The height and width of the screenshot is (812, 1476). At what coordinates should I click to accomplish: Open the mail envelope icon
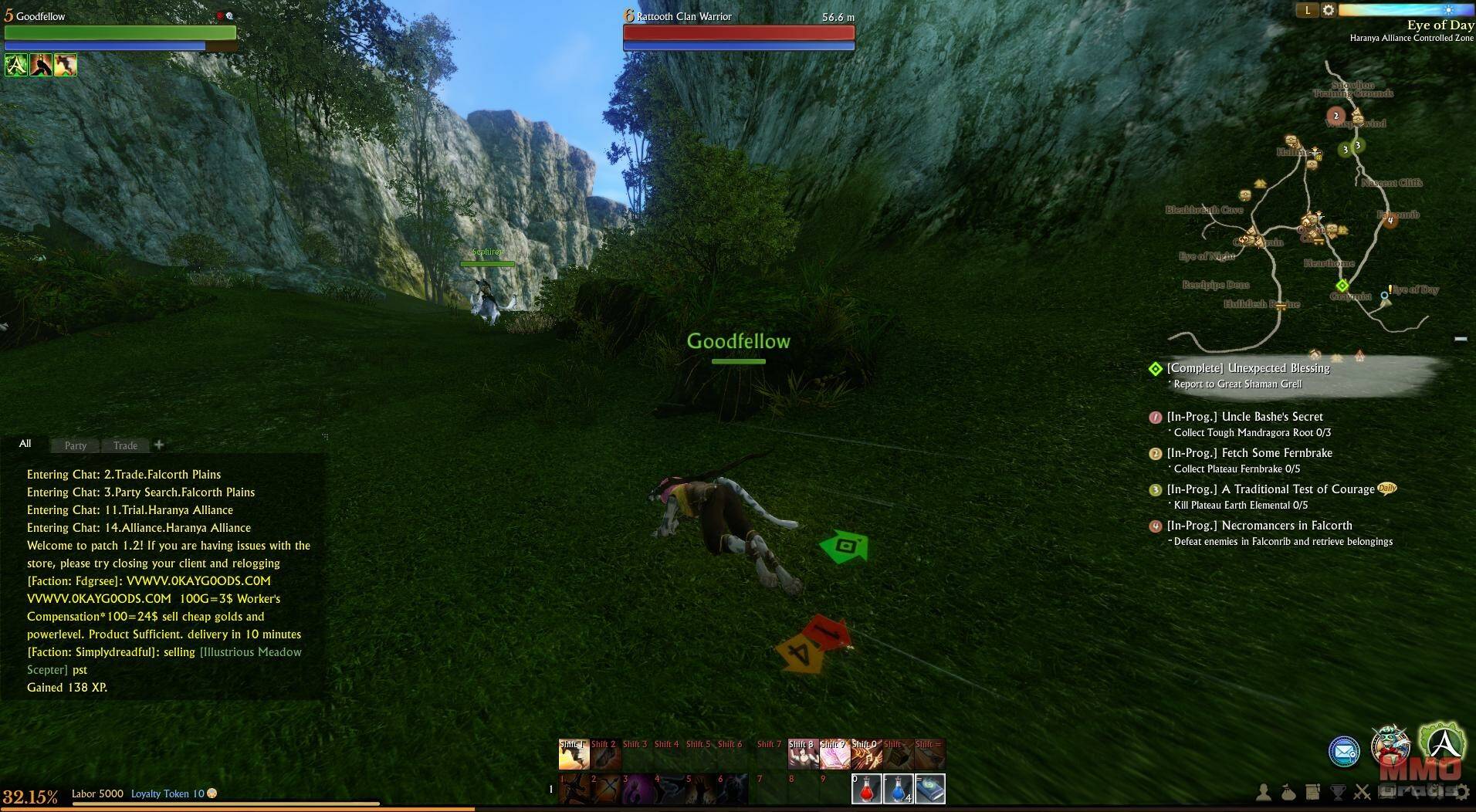pos(1344,750)
